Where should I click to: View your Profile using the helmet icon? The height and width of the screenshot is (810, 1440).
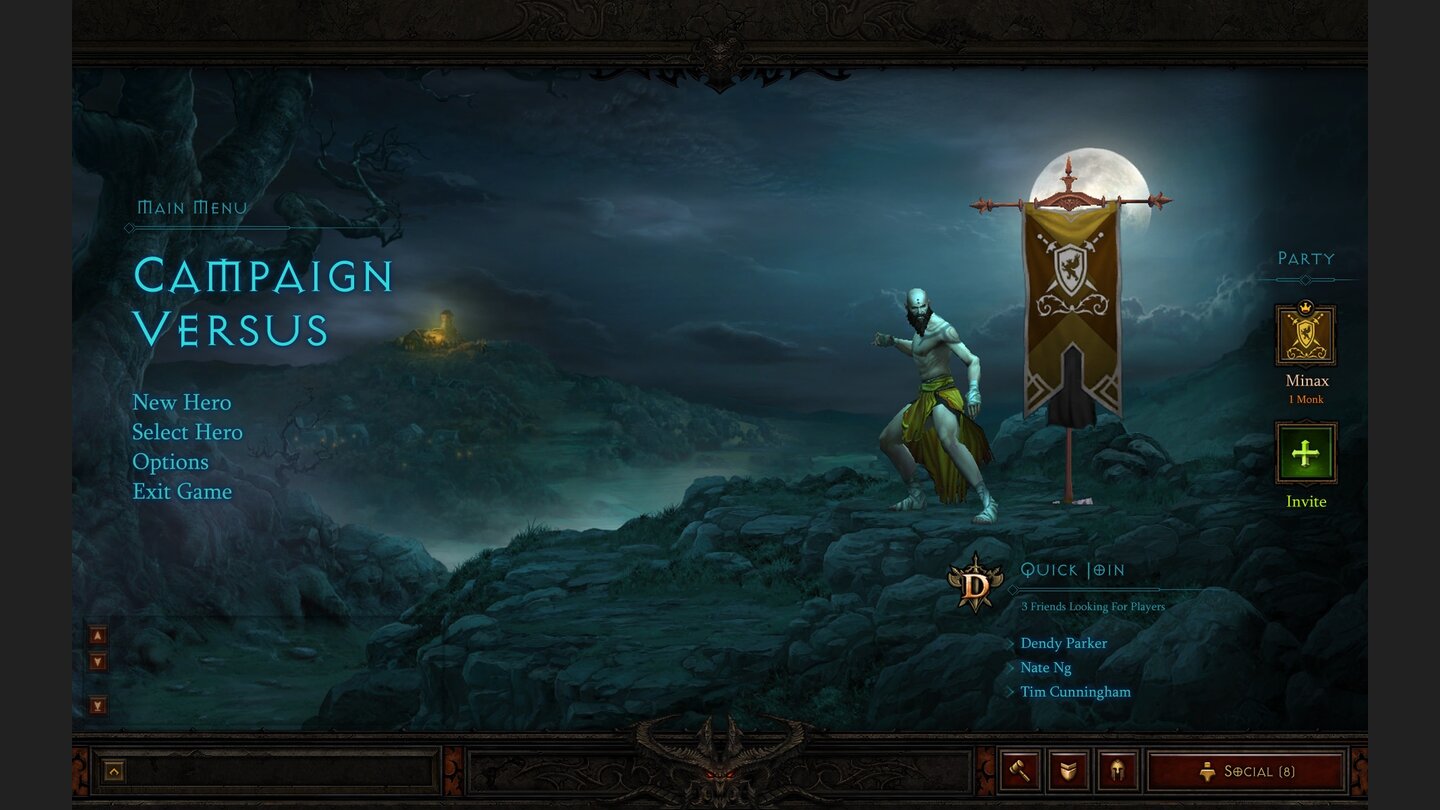(1115, 770)
